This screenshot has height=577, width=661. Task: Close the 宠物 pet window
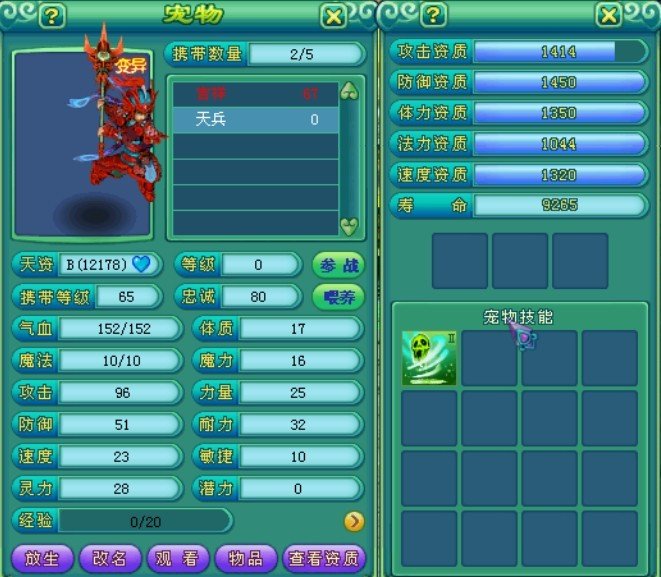point(334,16)
